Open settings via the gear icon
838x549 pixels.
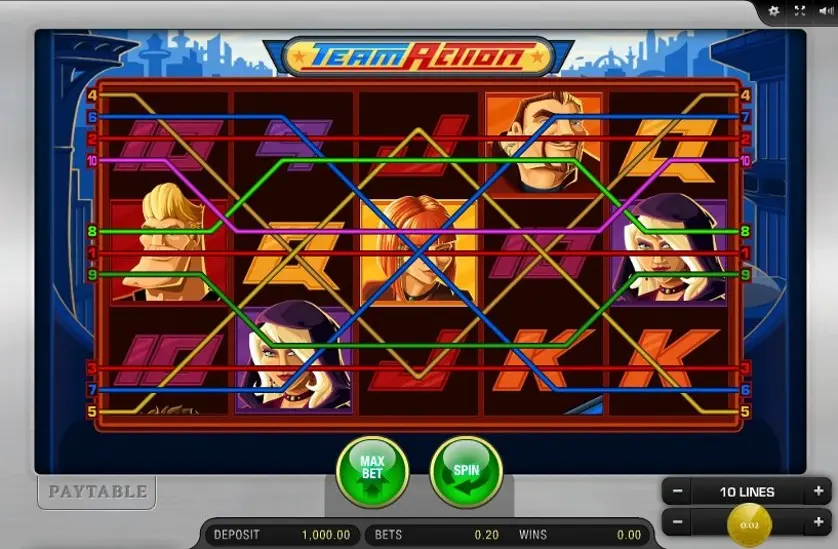[774, 11]
